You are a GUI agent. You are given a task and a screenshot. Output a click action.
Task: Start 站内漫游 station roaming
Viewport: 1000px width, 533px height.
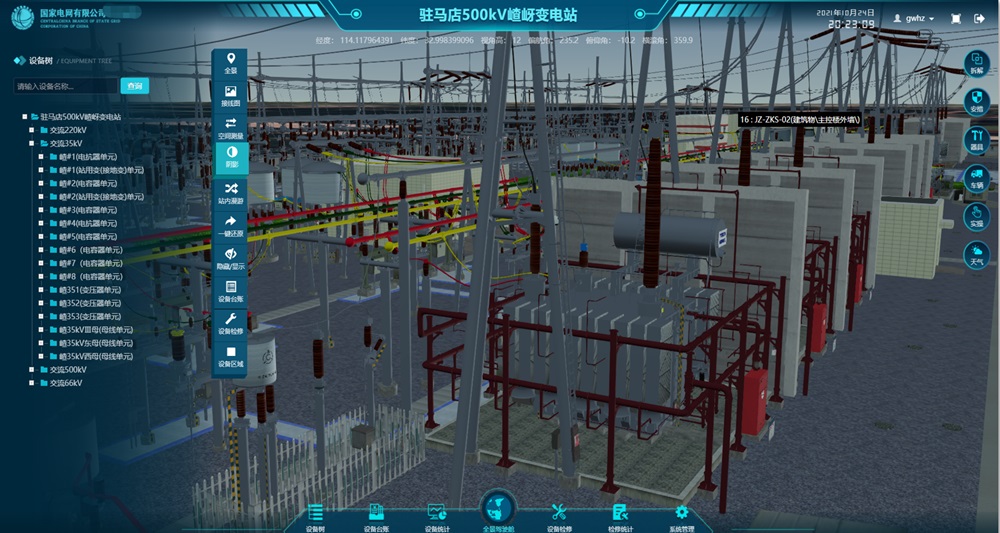(231, 192)
